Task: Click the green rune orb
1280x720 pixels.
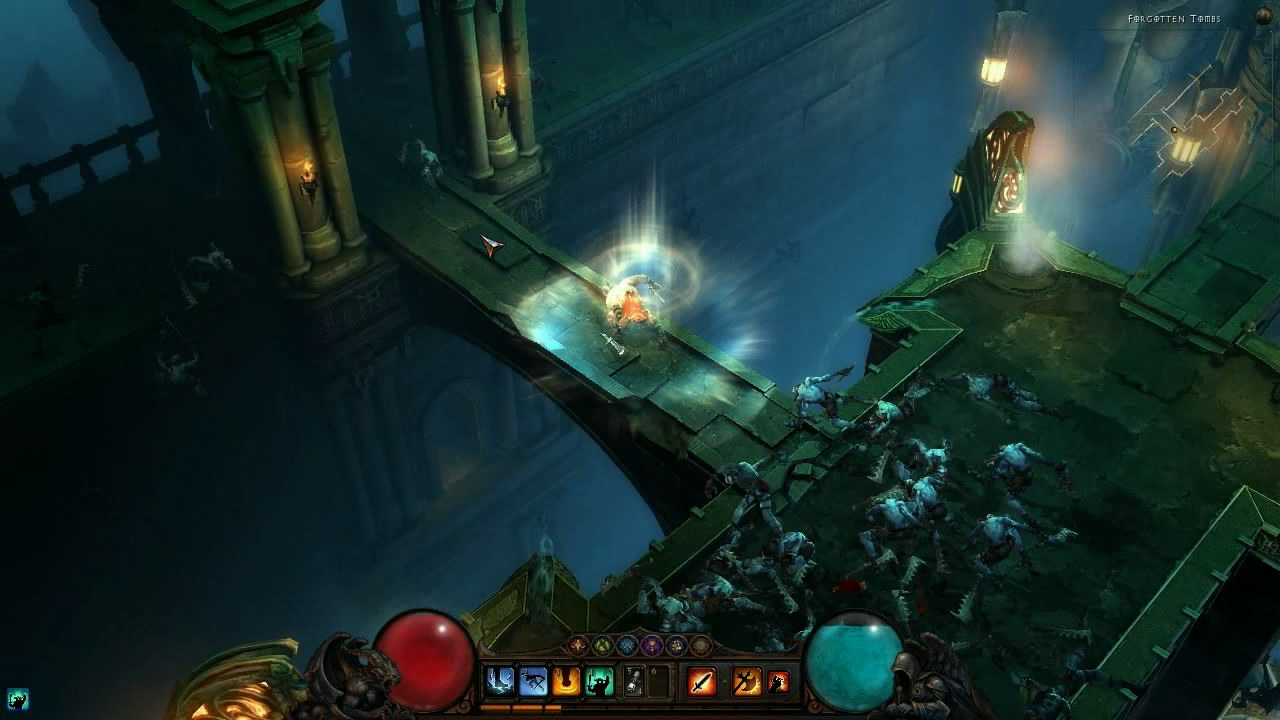Action: click(602, 645)
